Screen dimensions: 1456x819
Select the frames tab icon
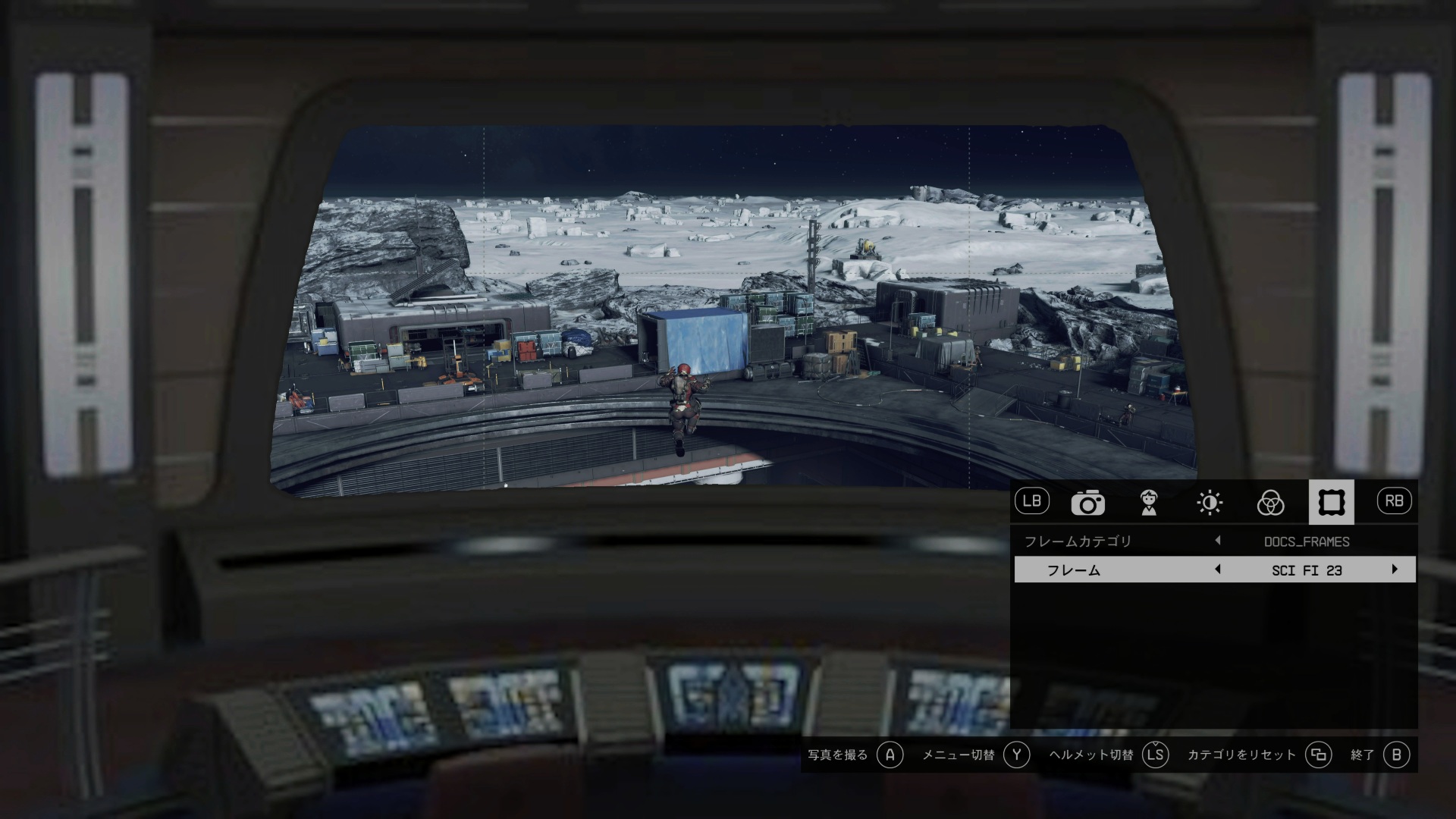click(x=1331, y=502)
